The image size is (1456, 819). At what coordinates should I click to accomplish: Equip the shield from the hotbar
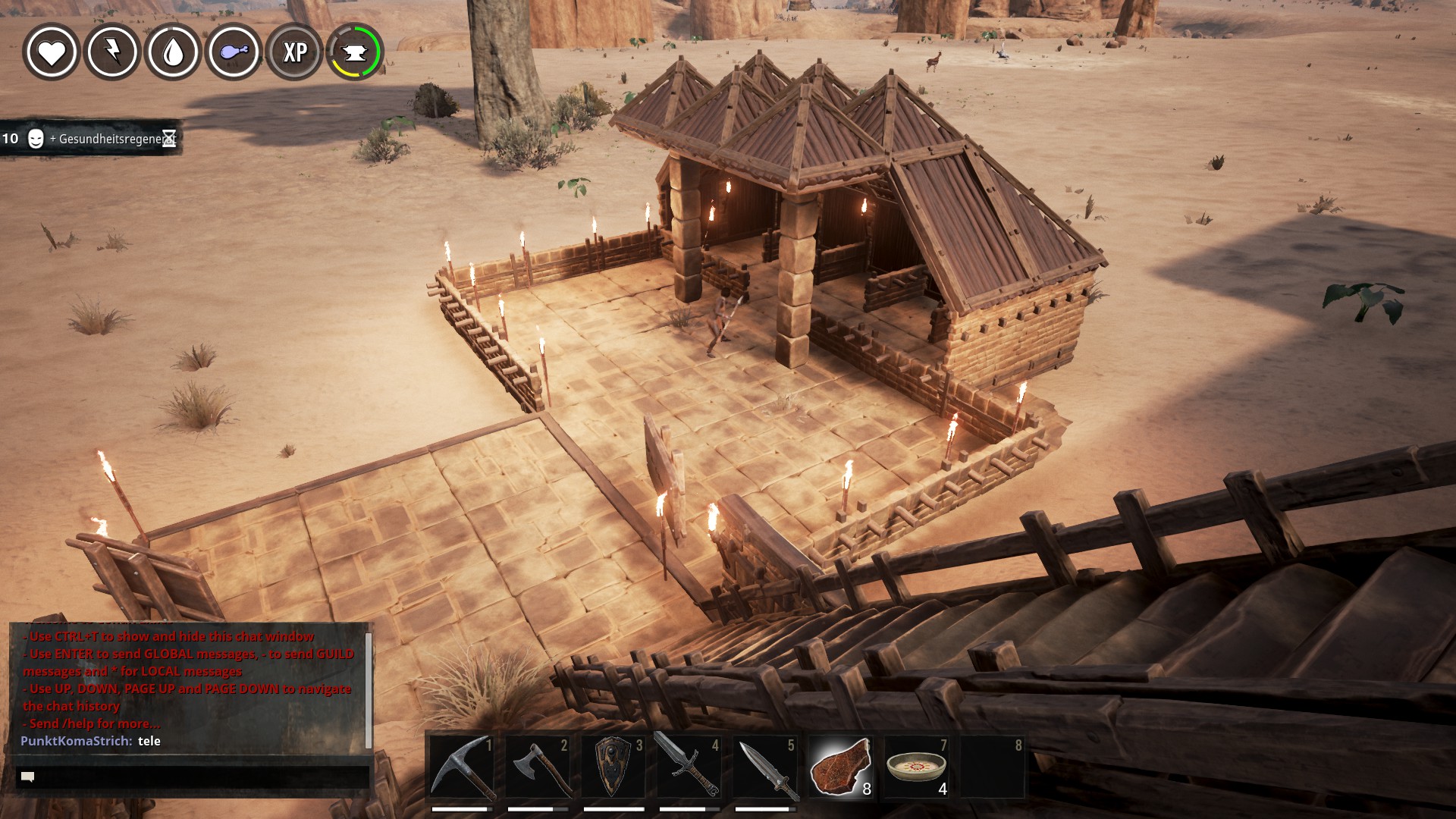pos(613,767)
